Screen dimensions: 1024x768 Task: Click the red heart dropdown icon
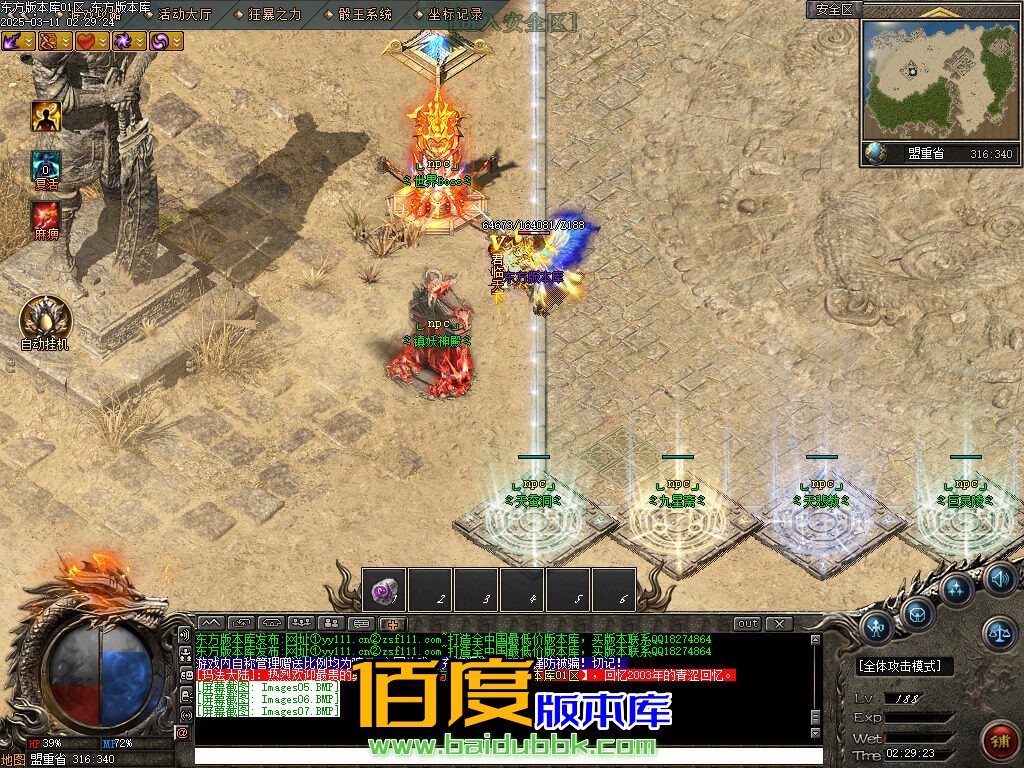click(x=93, y=41)
